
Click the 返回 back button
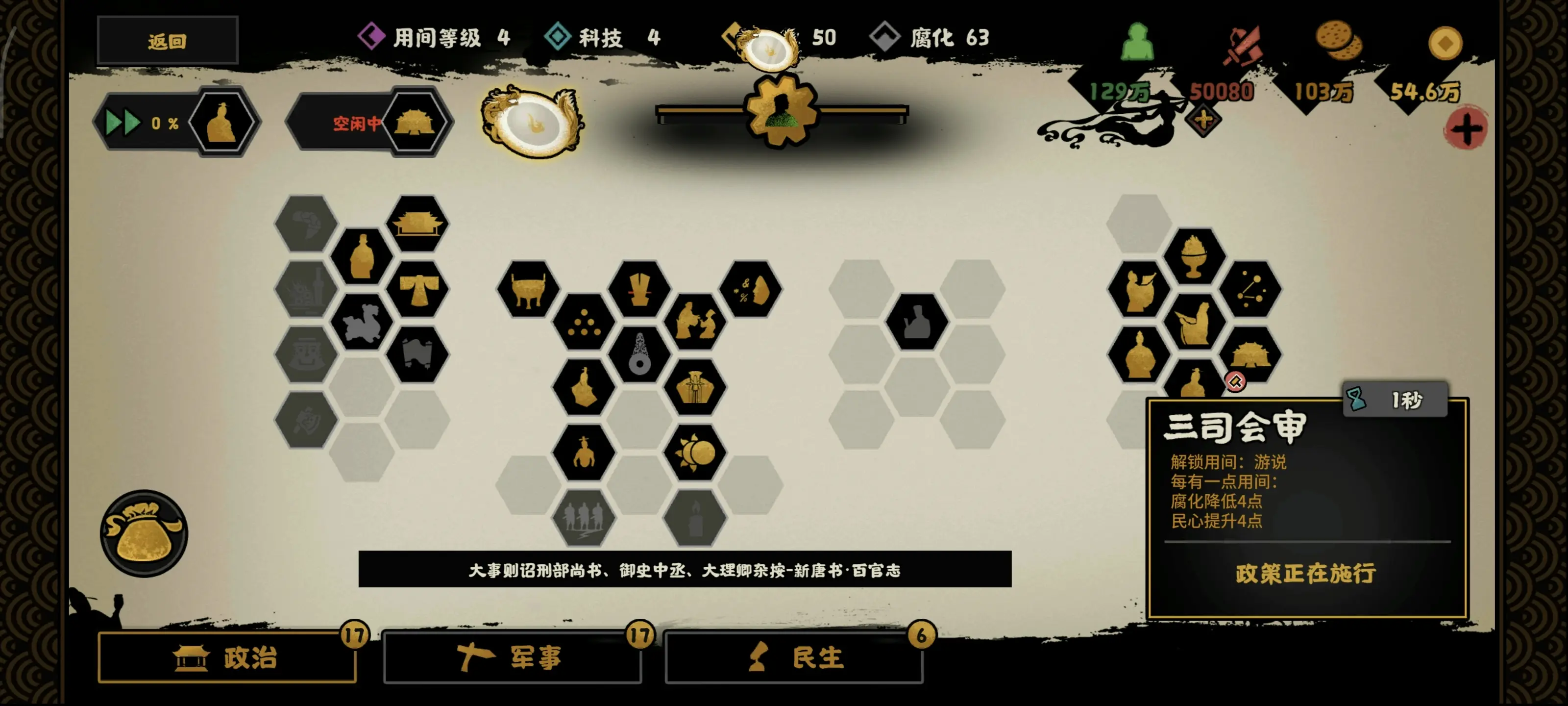tap(168, 40)
